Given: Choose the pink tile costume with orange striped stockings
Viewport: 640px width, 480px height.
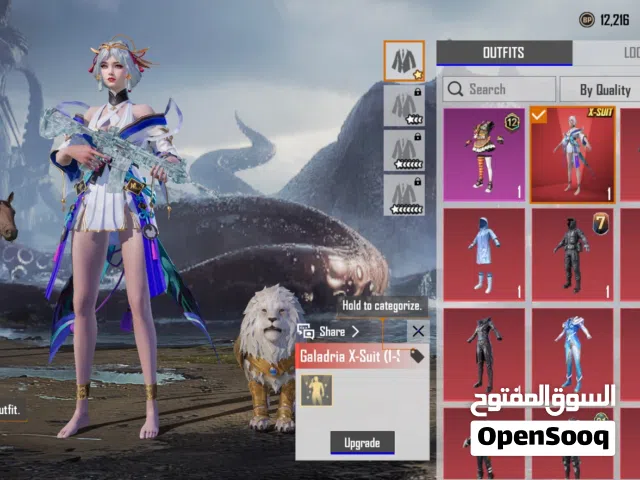Looking at the screenshot, I should [x=484, y=154].
